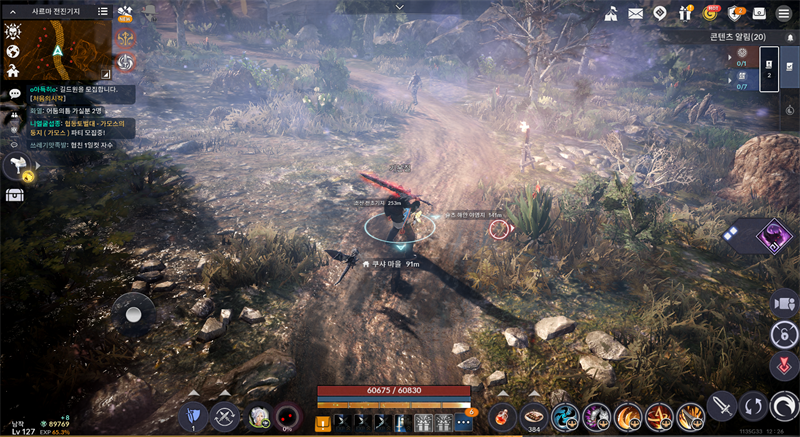Tap the circular arrows swap button

click(x=753, y=407)
